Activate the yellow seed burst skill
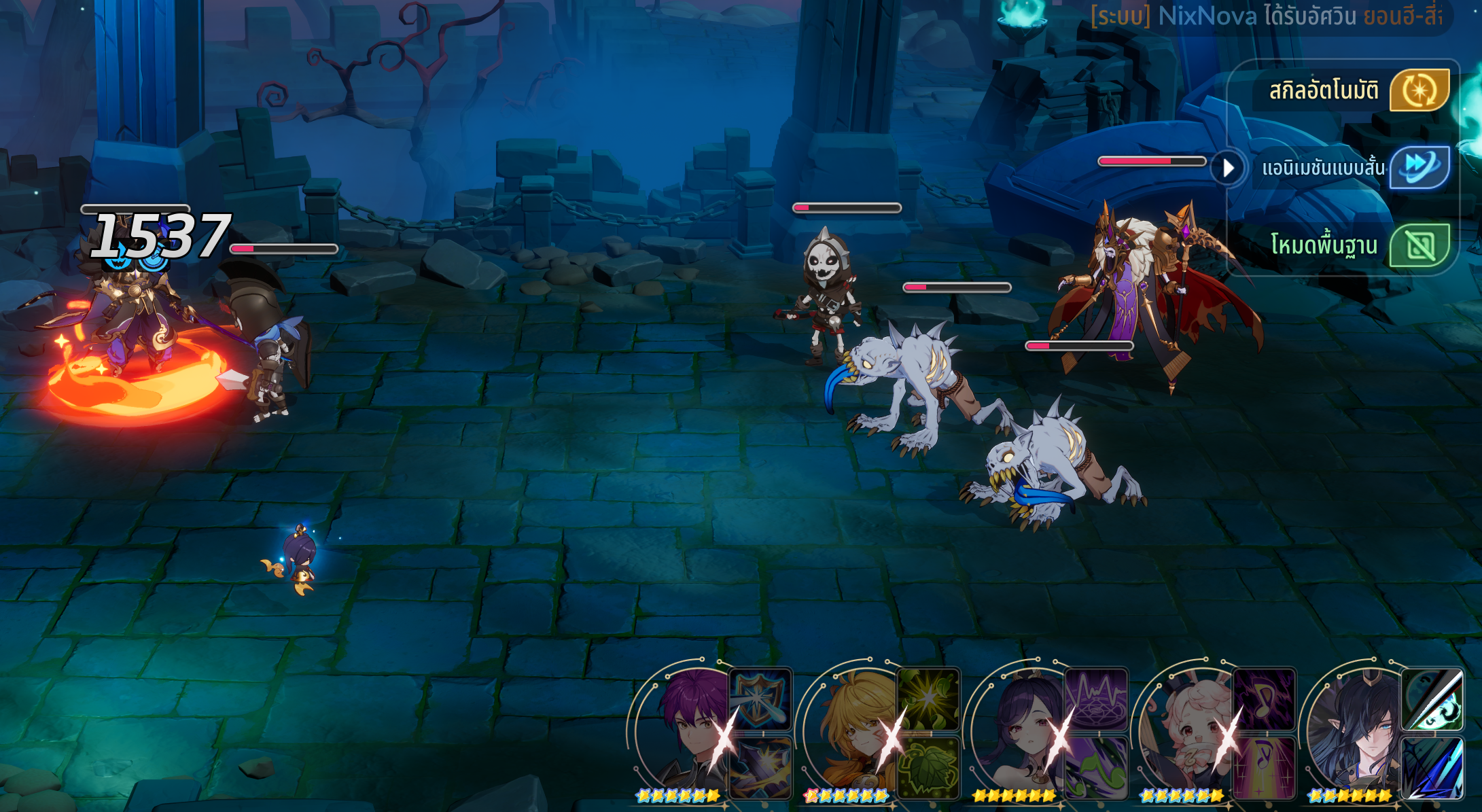 tap(928, 699)
